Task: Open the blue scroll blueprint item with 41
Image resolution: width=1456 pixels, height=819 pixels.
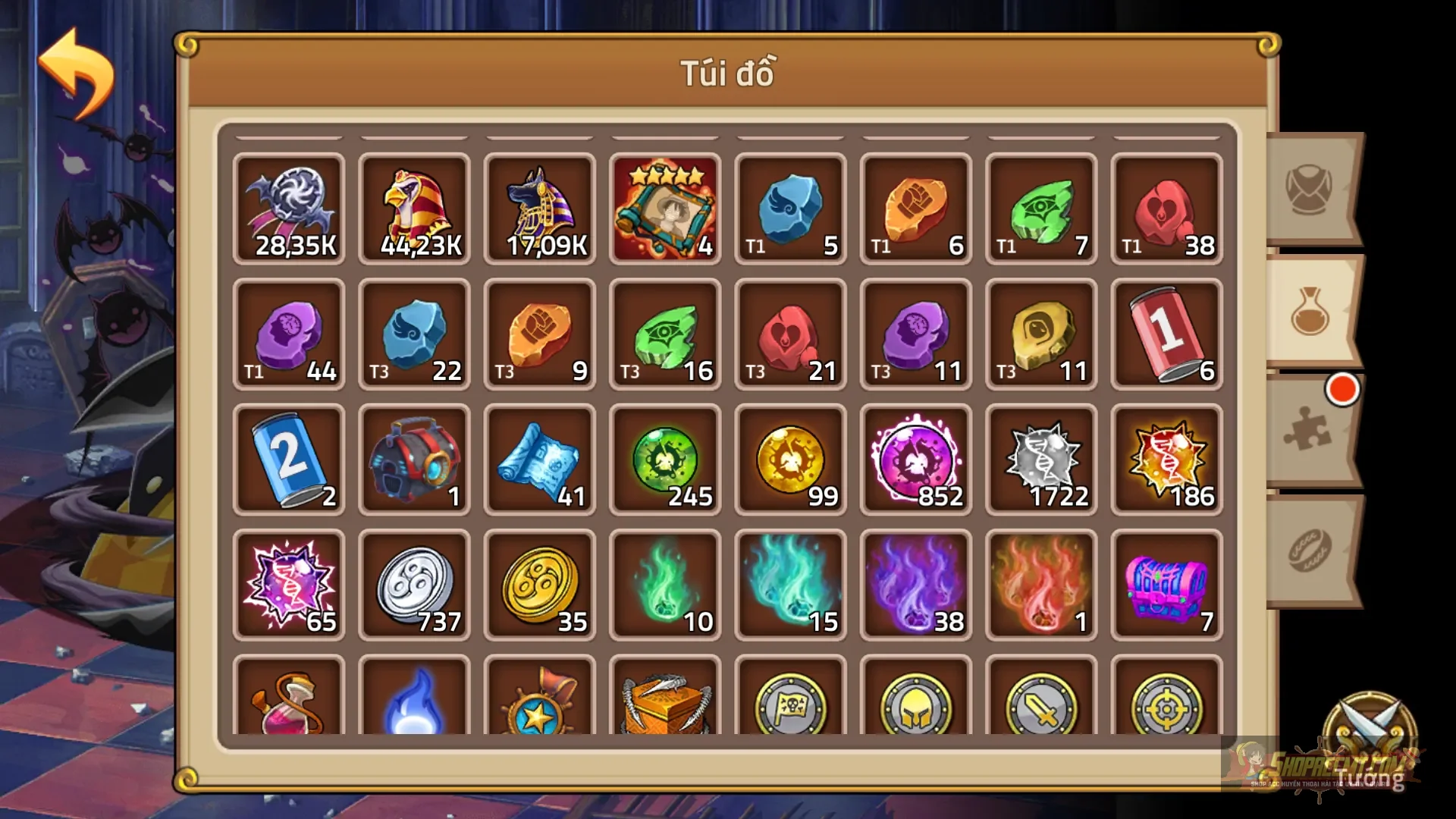Action: [539, 459]
